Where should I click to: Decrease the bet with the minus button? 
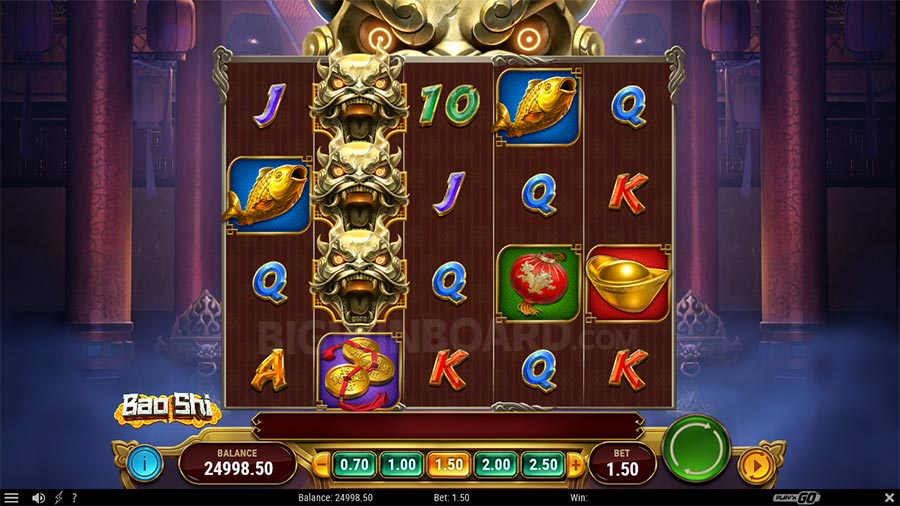[x=322, y=464]
